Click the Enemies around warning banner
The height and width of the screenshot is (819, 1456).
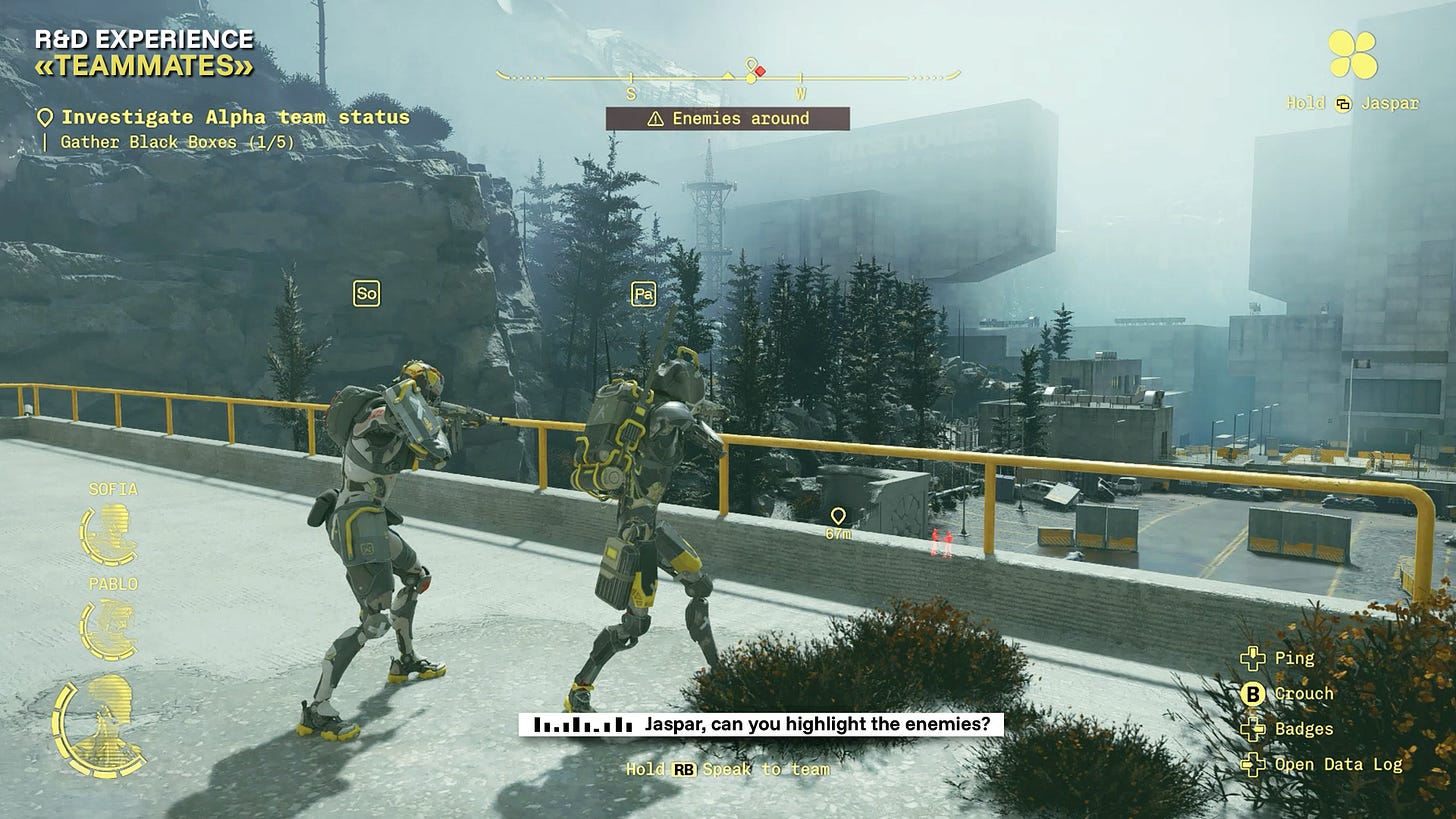point(728,119)
